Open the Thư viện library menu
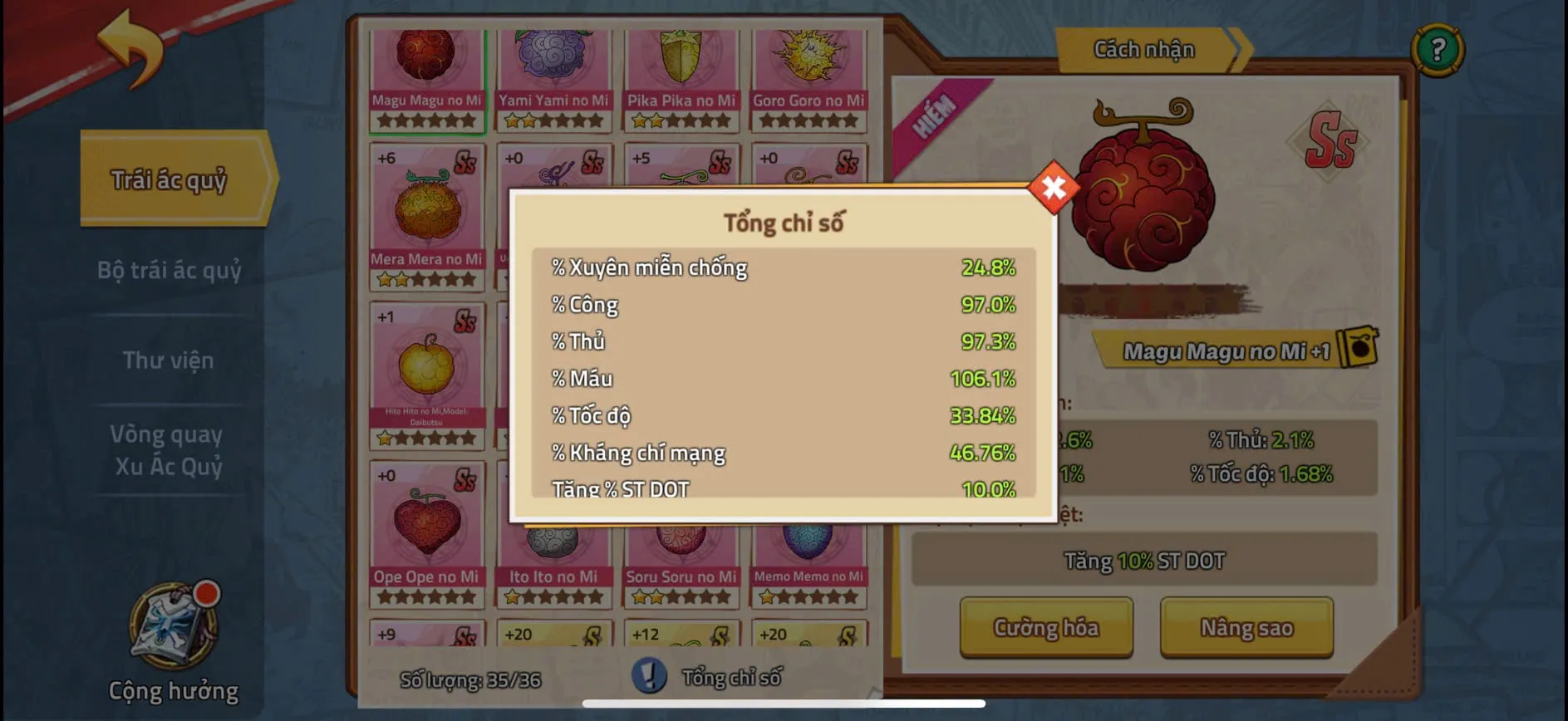This screenshot has height=721, width=1568. pyautogui.click(x=170, y=360)
